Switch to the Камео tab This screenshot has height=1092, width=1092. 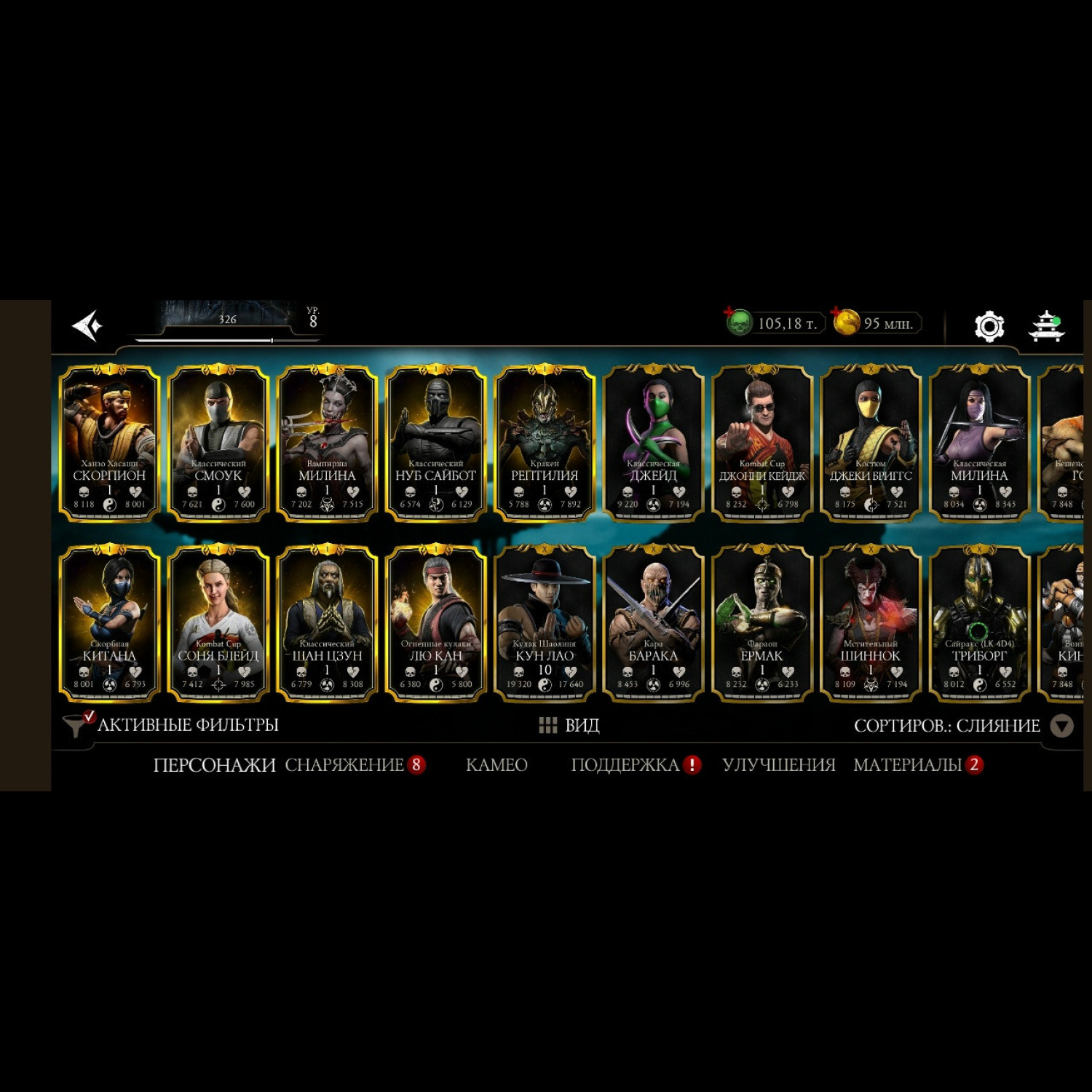[x=496, y=764]
